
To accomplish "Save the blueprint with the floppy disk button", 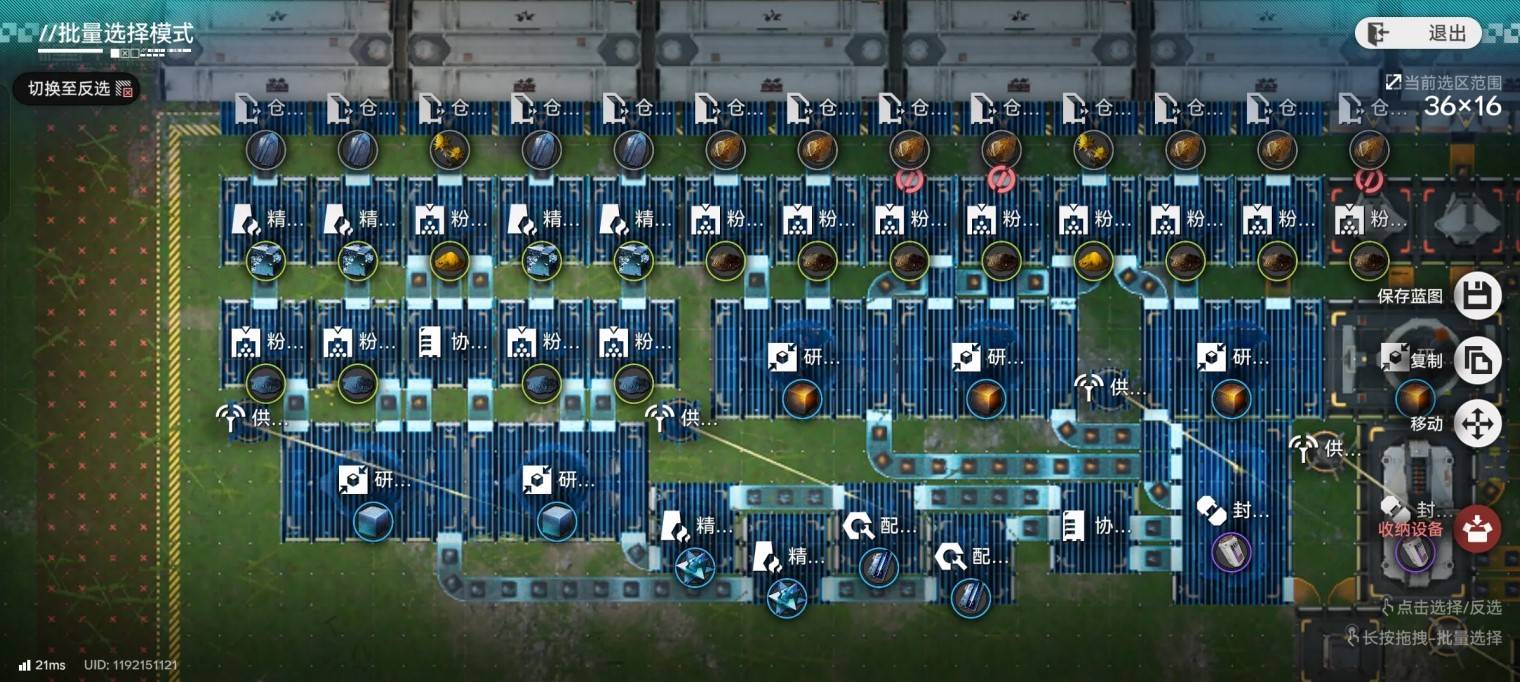I will [x=1477, y=296].
